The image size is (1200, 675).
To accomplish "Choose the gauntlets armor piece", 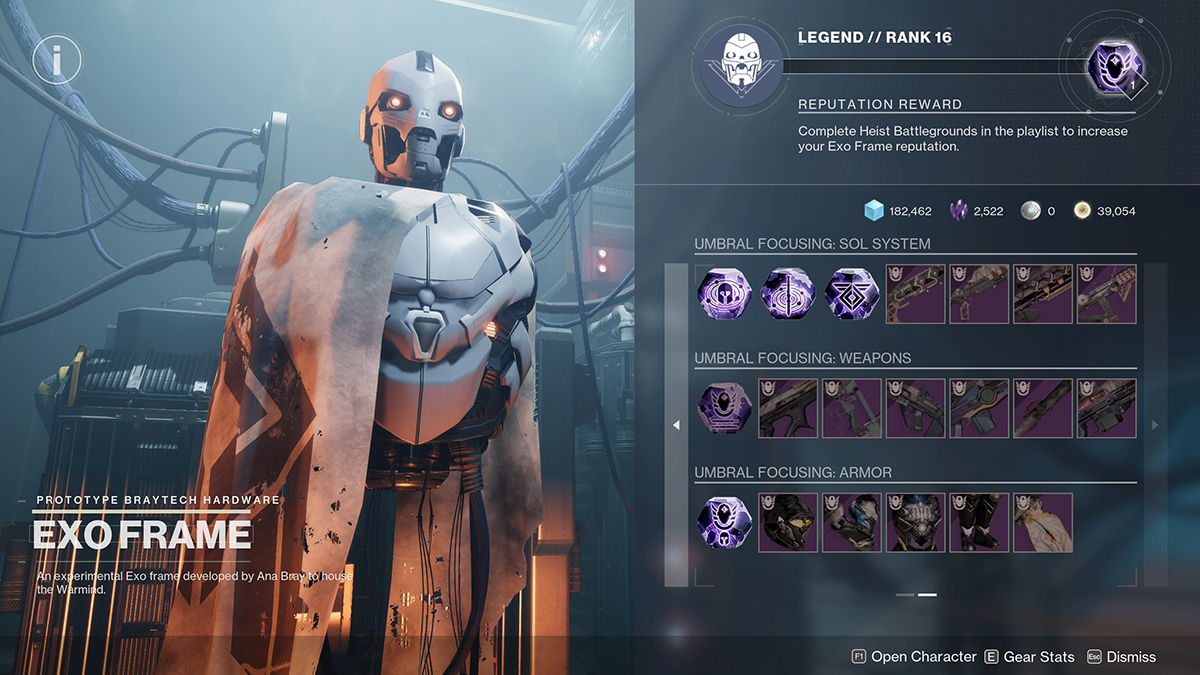I will pos(852,522).
